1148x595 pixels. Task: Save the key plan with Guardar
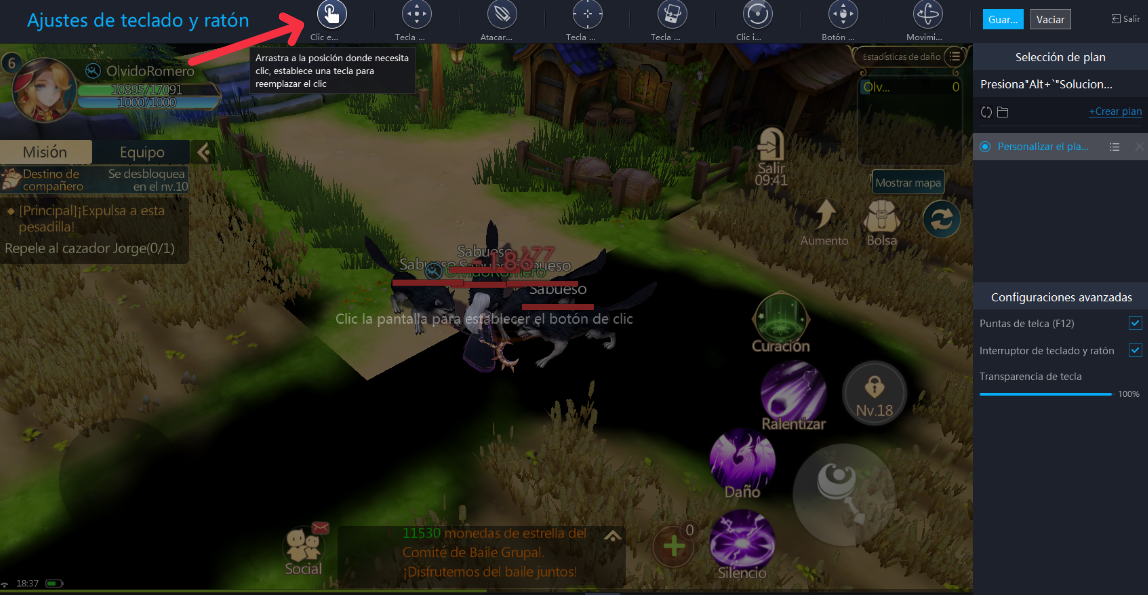click(x=1002, y=19)
